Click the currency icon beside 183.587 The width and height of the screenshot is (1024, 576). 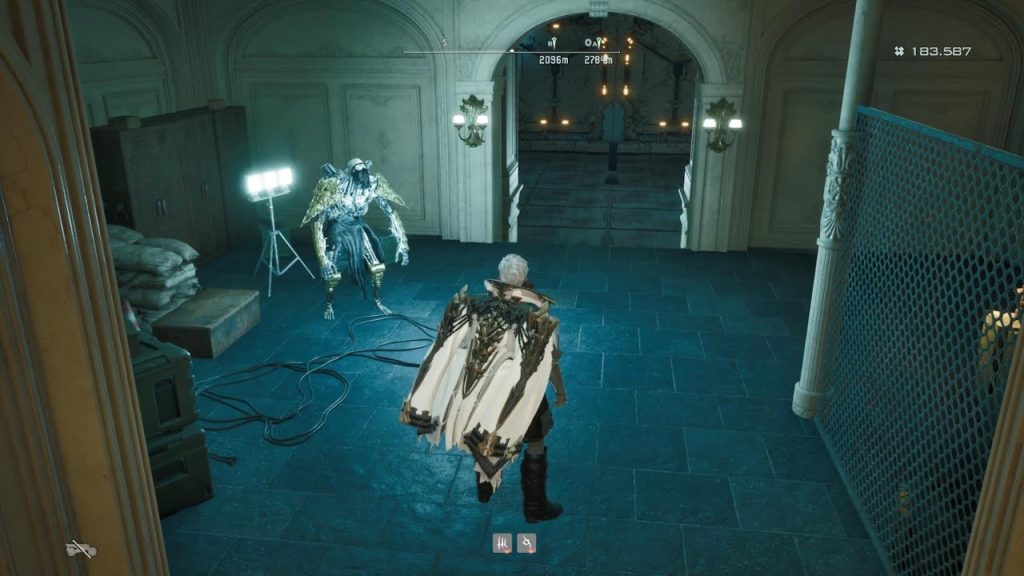point(900,51)
